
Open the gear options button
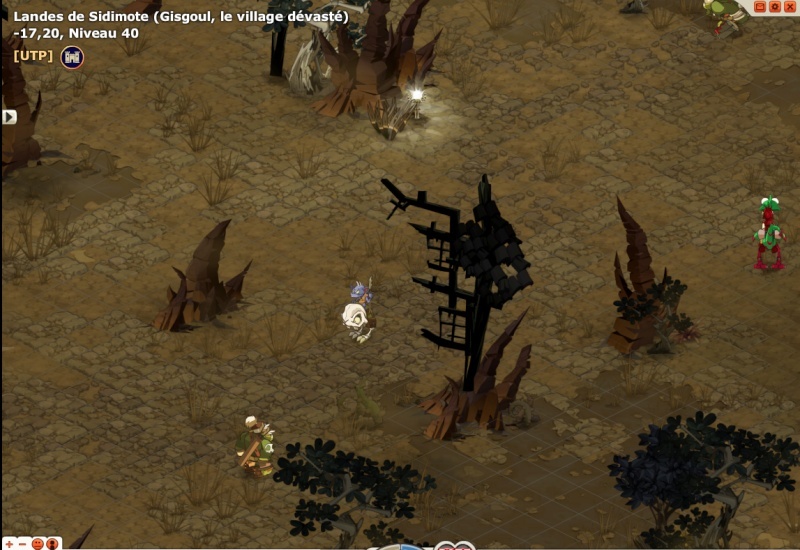click(774, 7)
